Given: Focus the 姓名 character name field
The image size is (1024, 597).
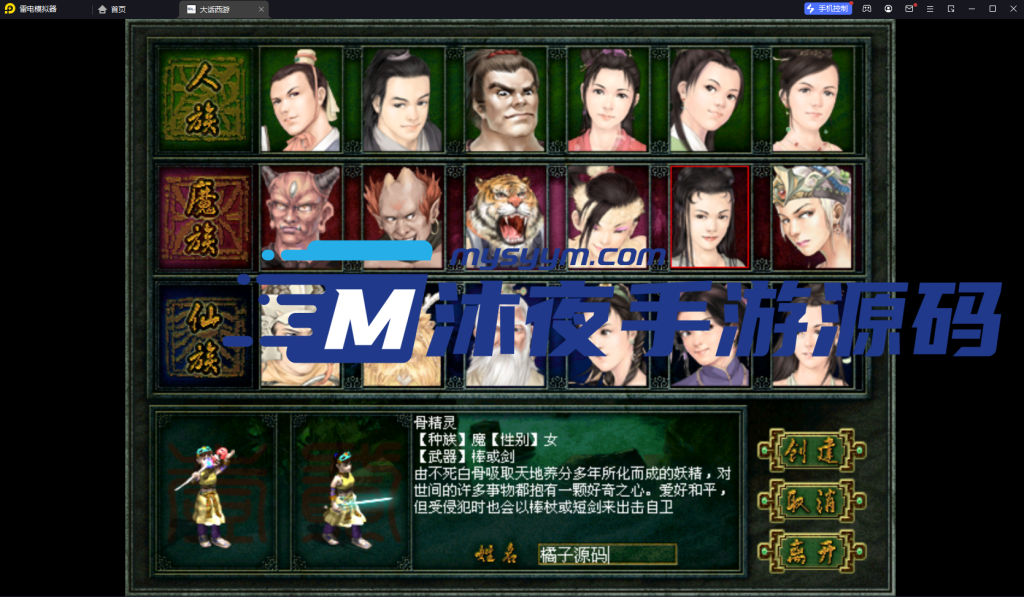Looking at the screenshot, I should coord(607,554).
